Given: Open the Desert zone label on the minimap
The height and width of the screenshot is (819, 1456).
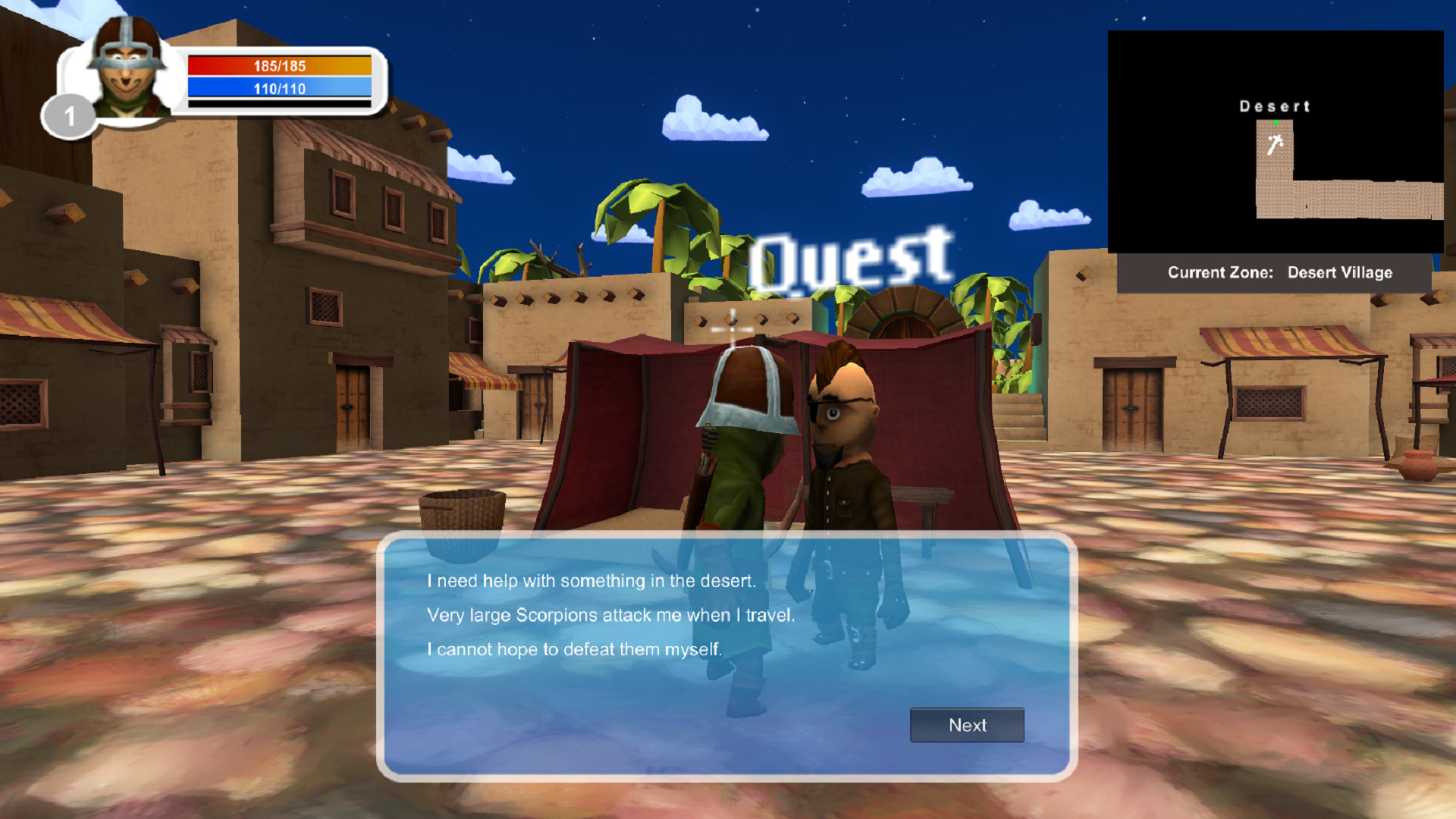Looking at the screenshot, I should [1275, 106].
